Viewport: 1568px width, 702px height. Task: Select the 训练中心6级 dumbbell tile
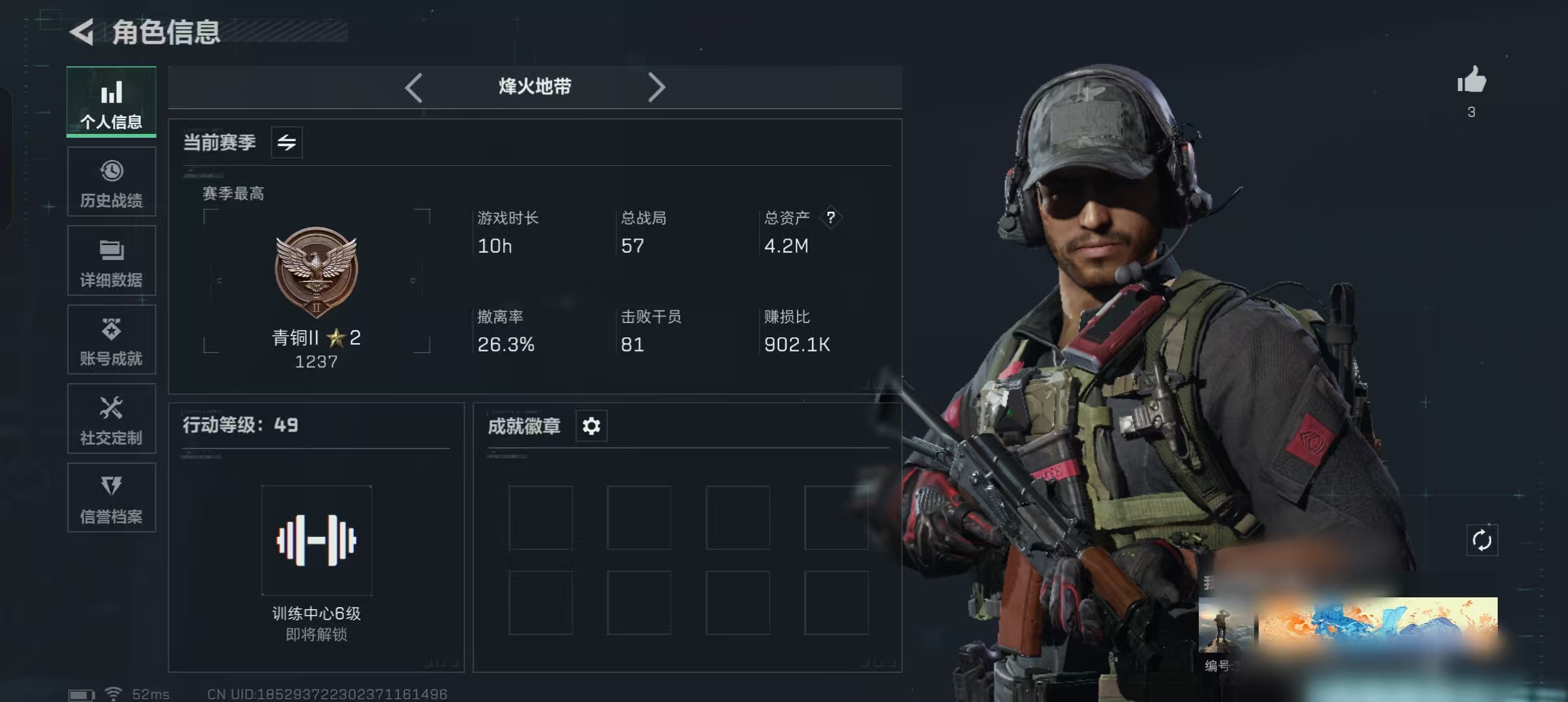317,541
